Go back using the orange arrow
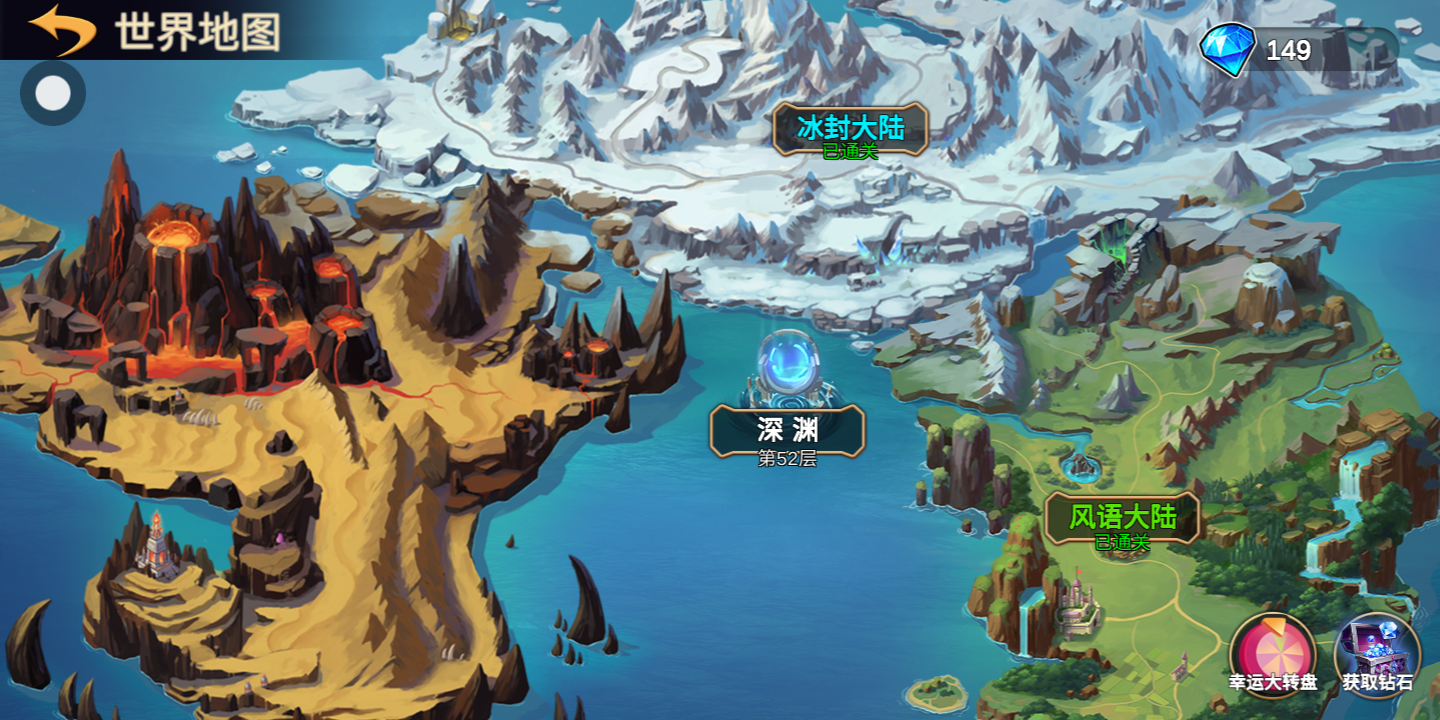The height and width of the screenshot is (720, 1440). (62, 29)
